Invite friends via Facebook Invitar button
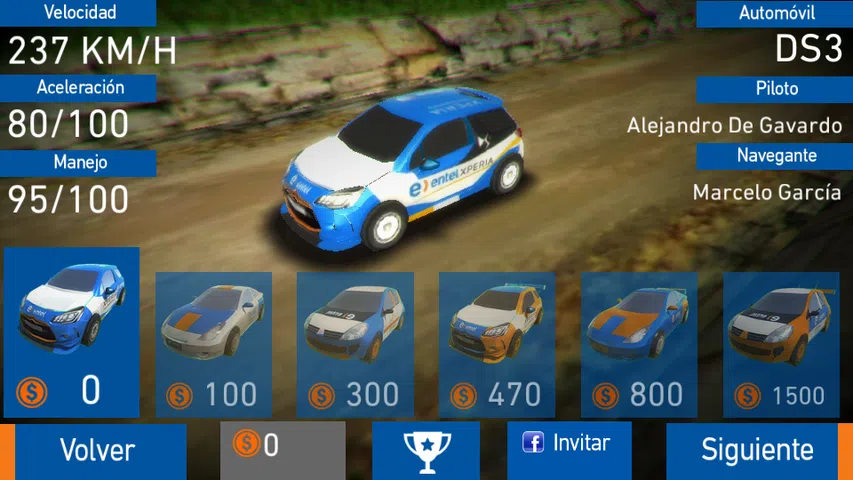Viewport: 853px width, 480px height. click(x=569, y=443)
